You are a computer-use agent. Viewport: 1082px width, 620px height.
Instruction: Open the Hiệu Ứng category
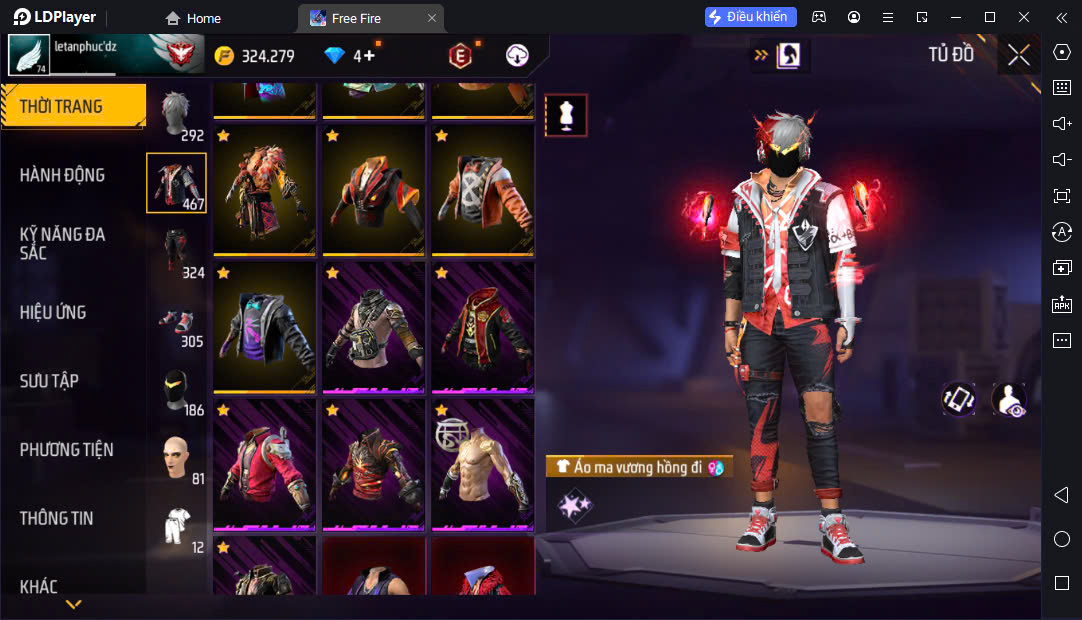pos(53,312)
